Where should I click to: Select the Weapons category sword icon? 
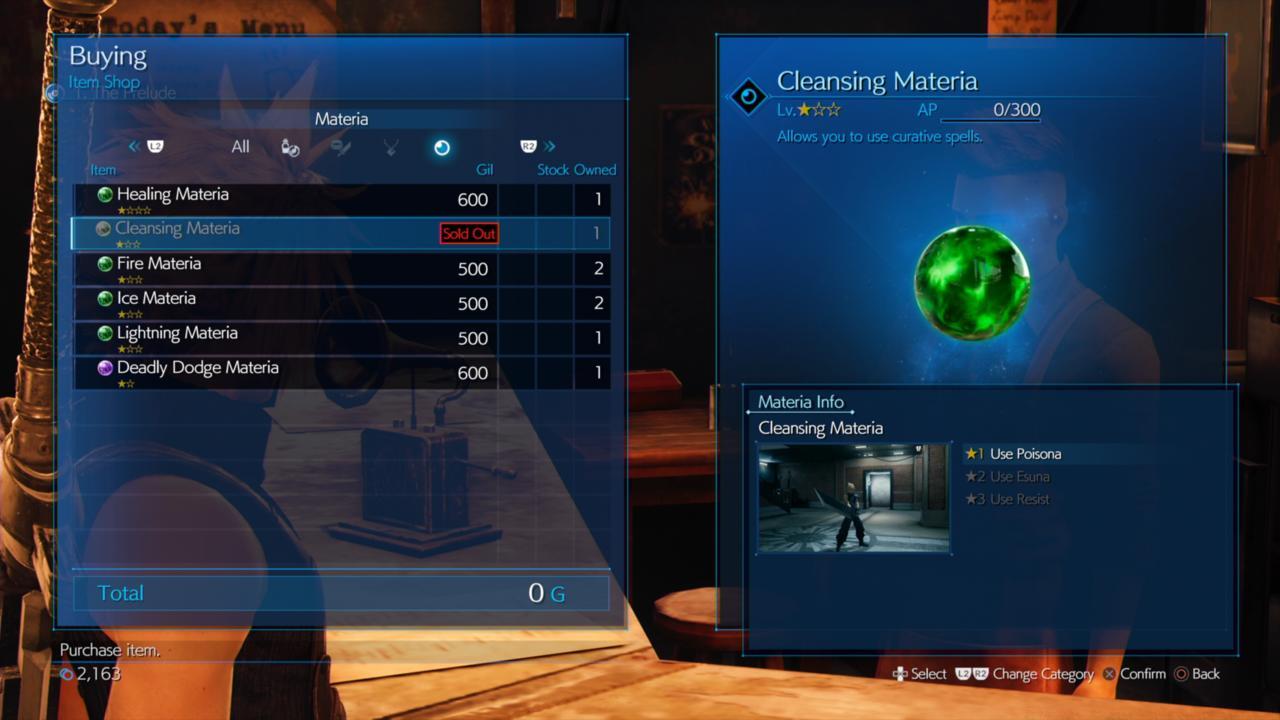340,146
